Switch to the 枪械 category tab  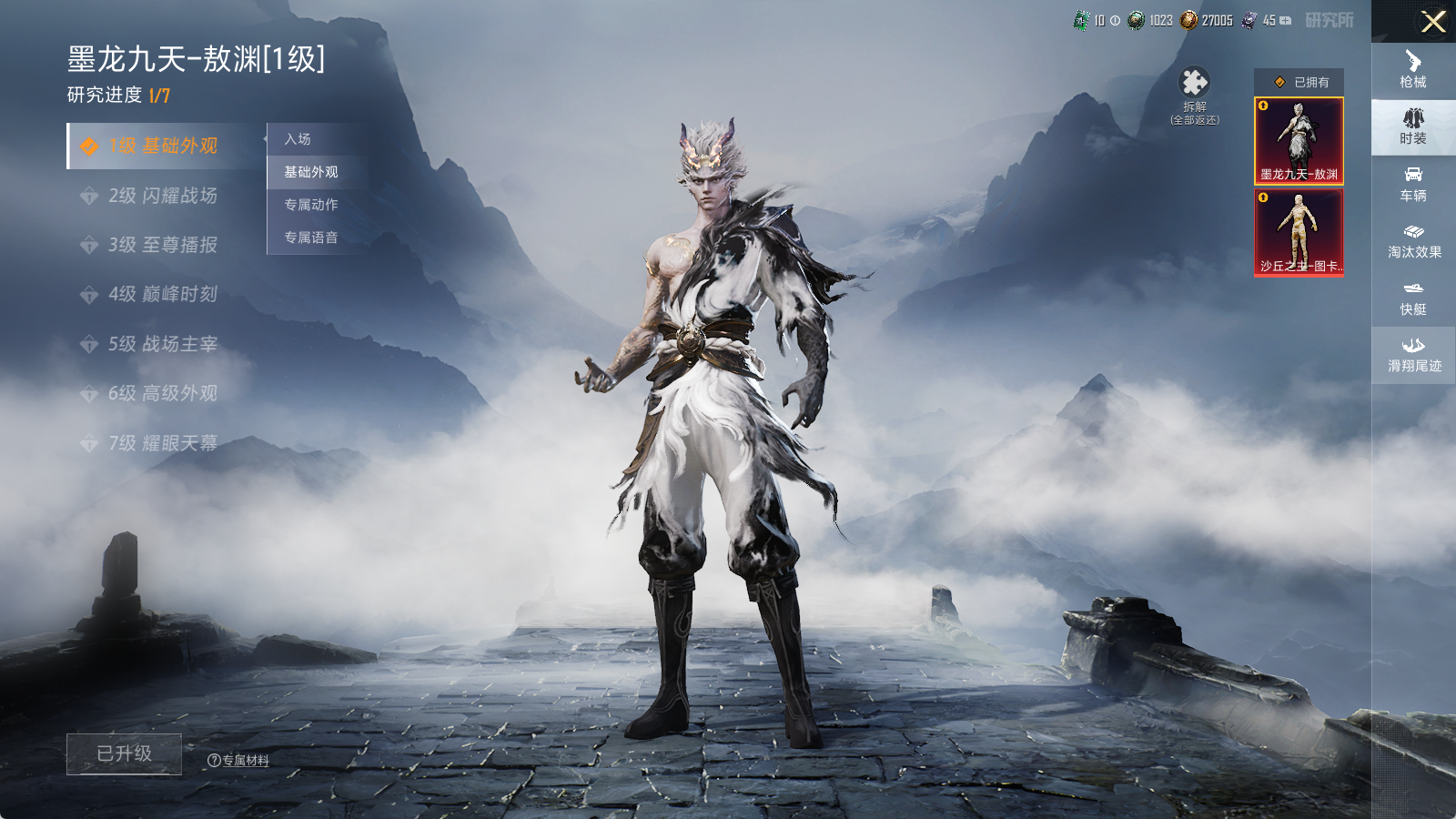pyautogui.click(x=1413, y=70)
